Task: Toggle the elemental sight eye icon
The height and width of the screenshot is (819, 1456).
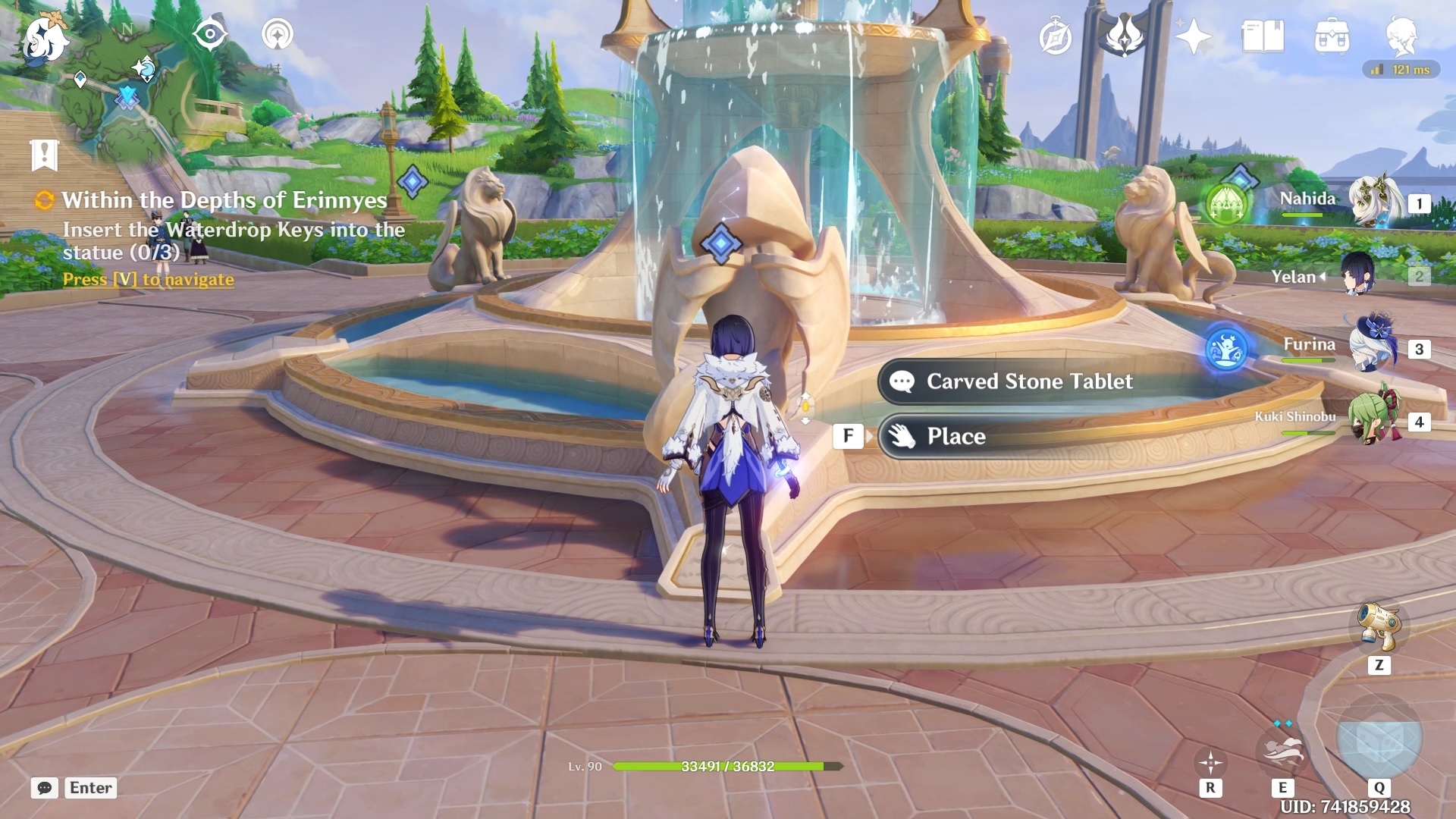Action: pos(210,35)
